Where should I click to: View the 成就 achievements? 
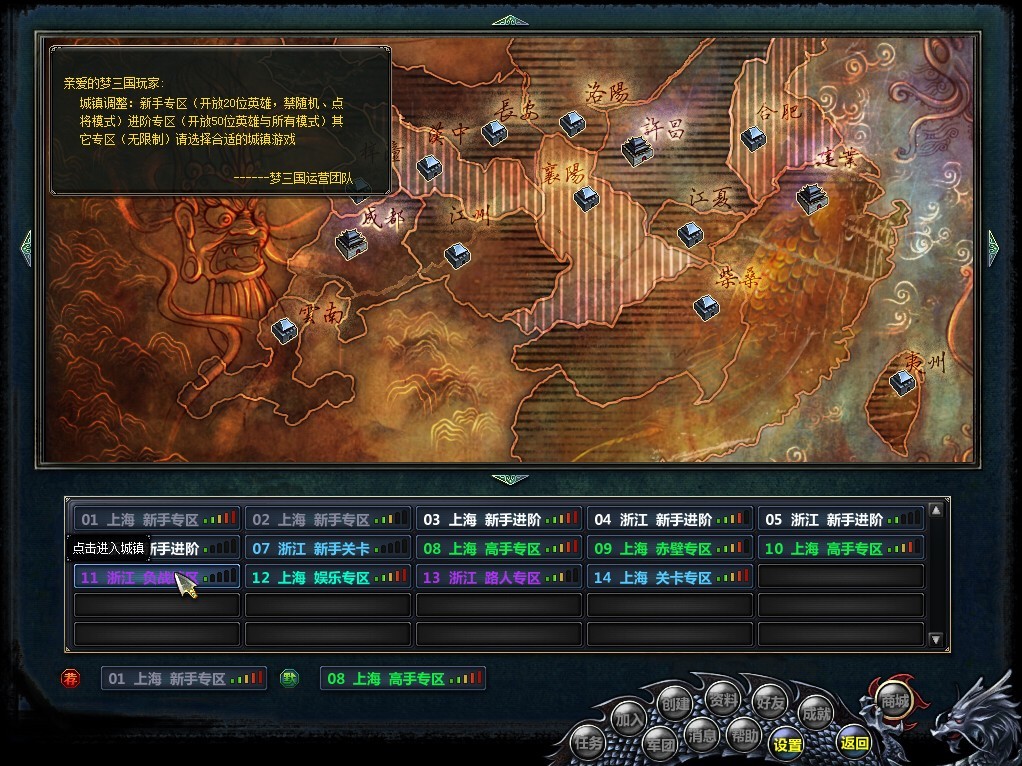(x=816, y=713)
